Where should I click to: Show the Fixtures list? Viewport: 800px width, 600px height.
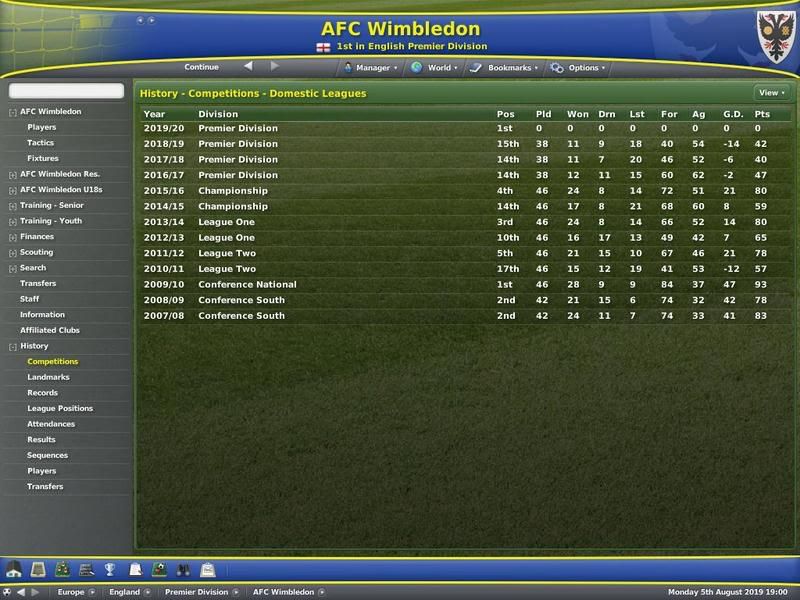tap(43, 159)
